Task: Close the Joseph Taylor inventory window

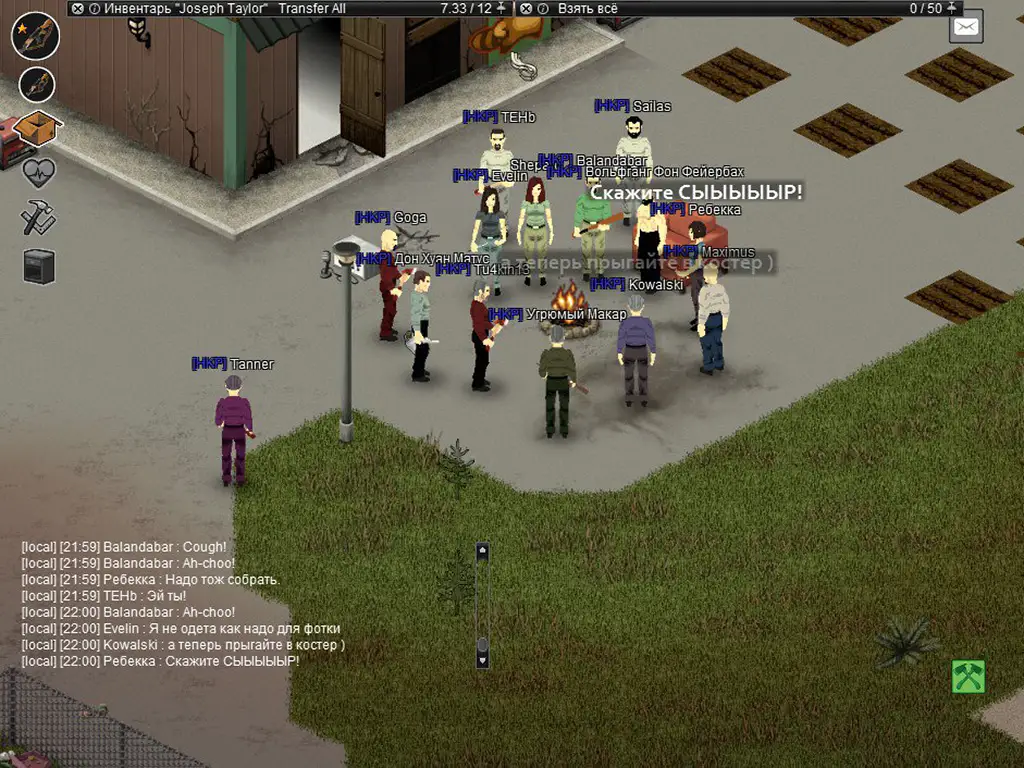Action: click(x=78, y=8)
